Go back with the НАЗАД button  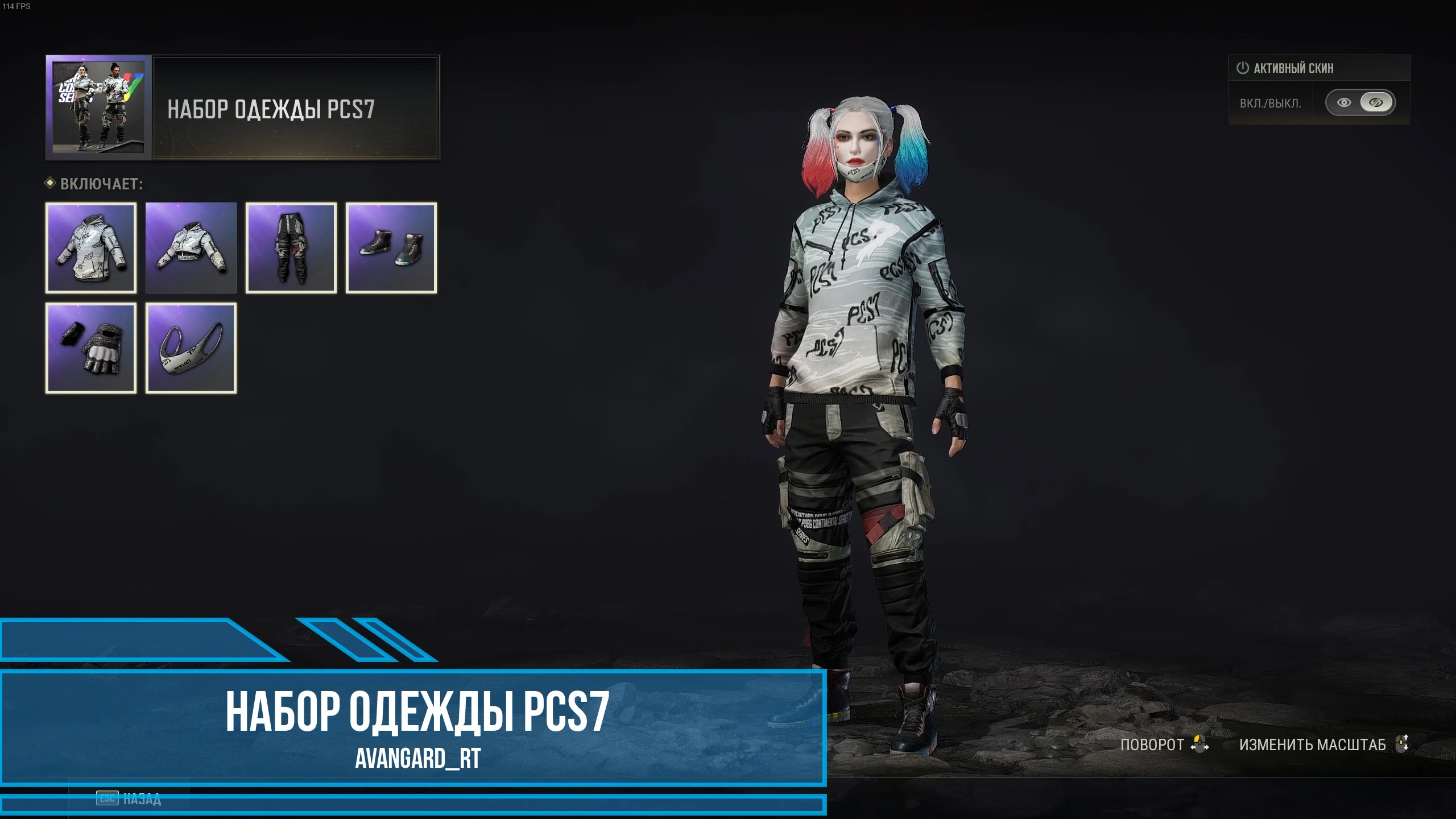click(x=130, y=799)
